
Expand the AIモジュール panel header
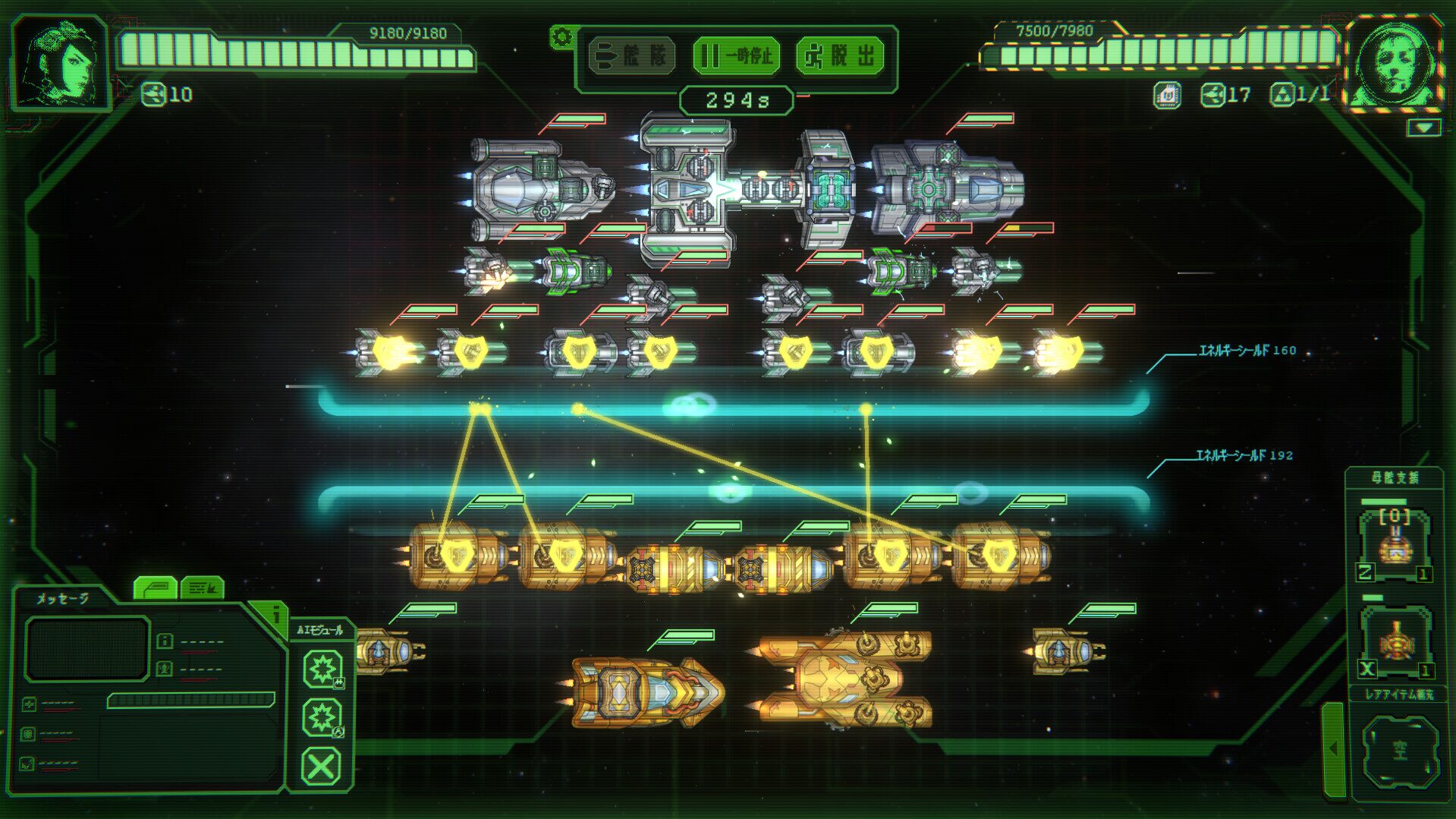pyautogui.click(x=319, y=628)
